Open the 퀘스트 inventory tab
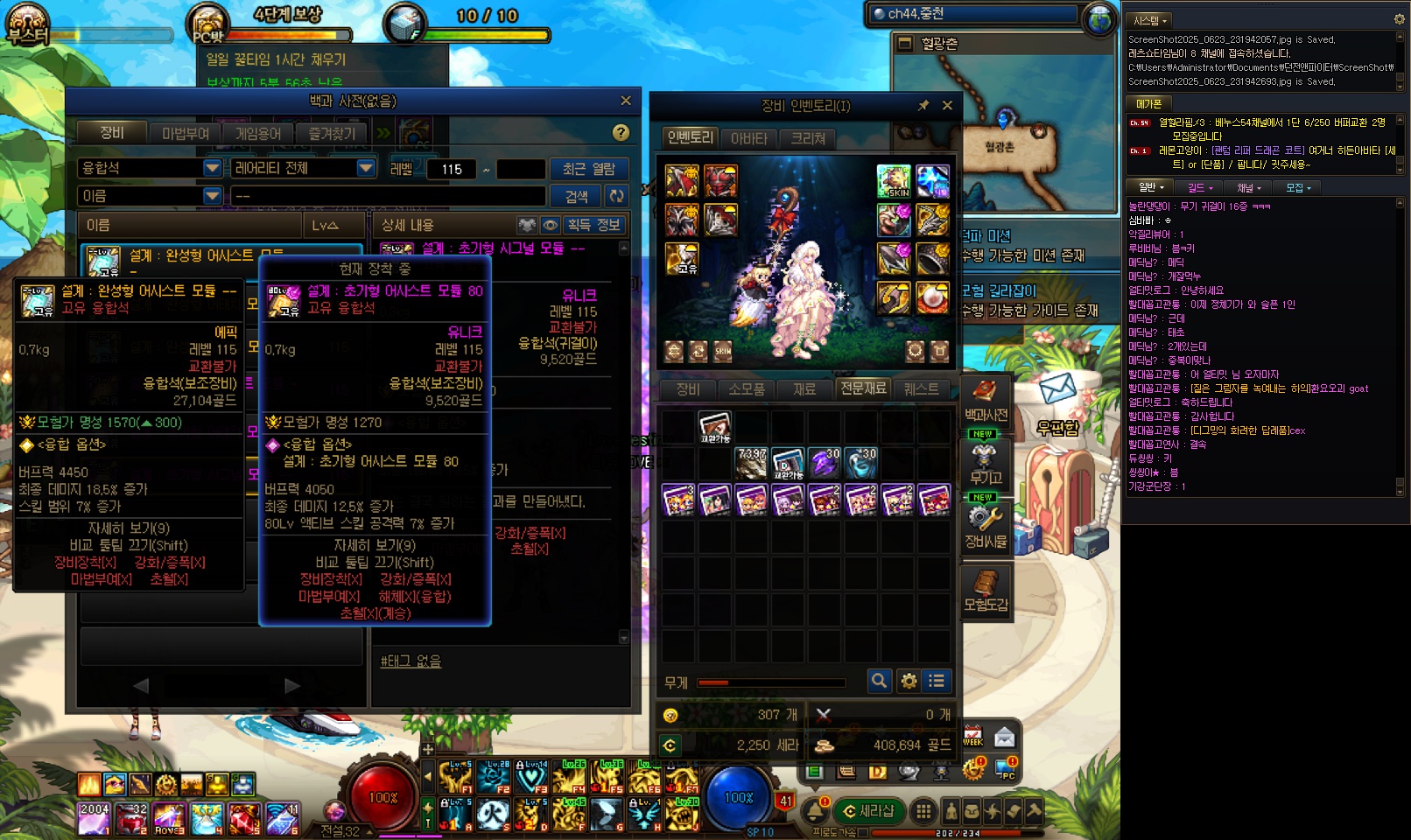This screenshot has width=1411, height=840. 921,388
